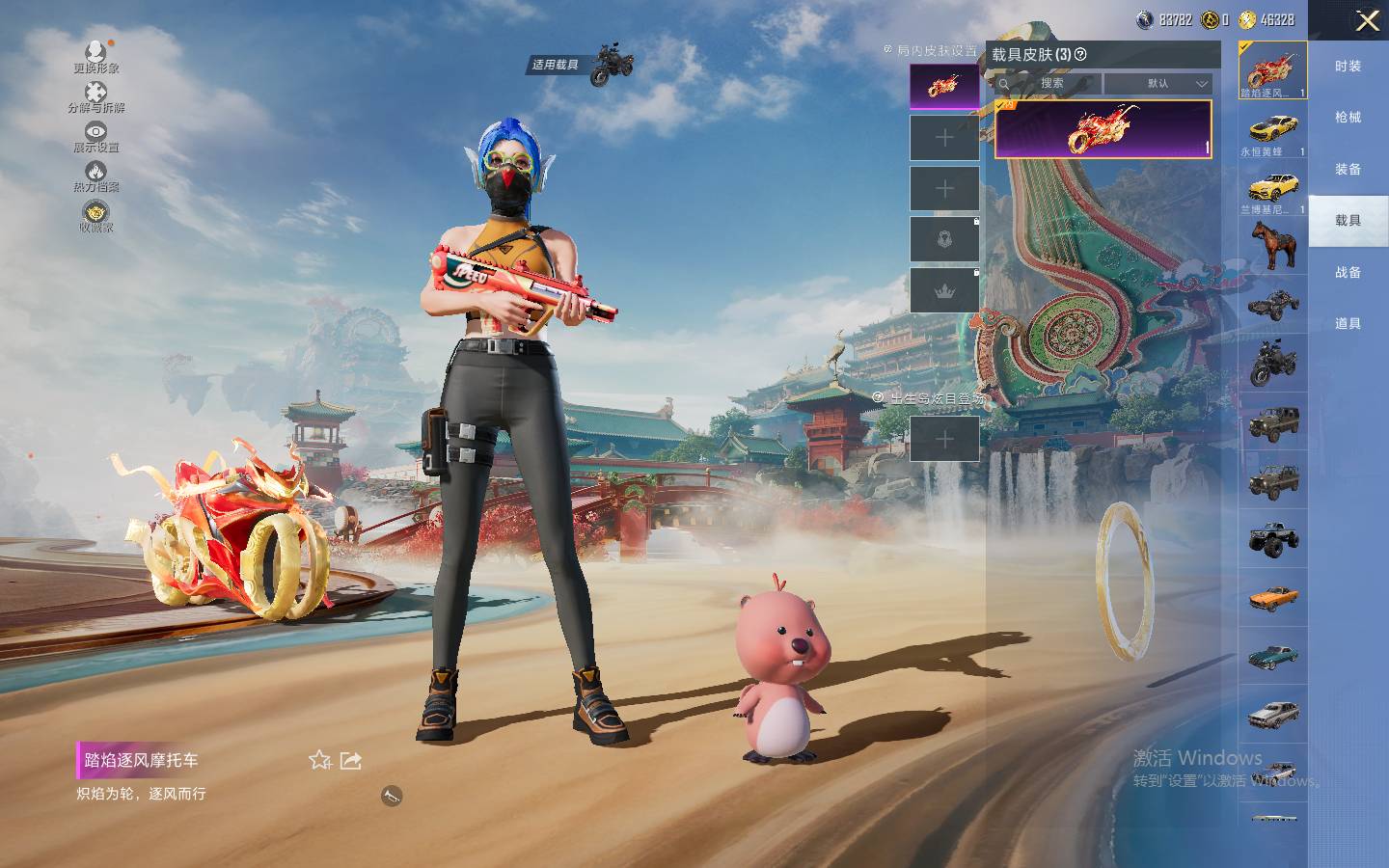Choose the 兰博基尼 yellow SUV skin
This screenshot has width=1389, height=868.
pos(1272,190)
